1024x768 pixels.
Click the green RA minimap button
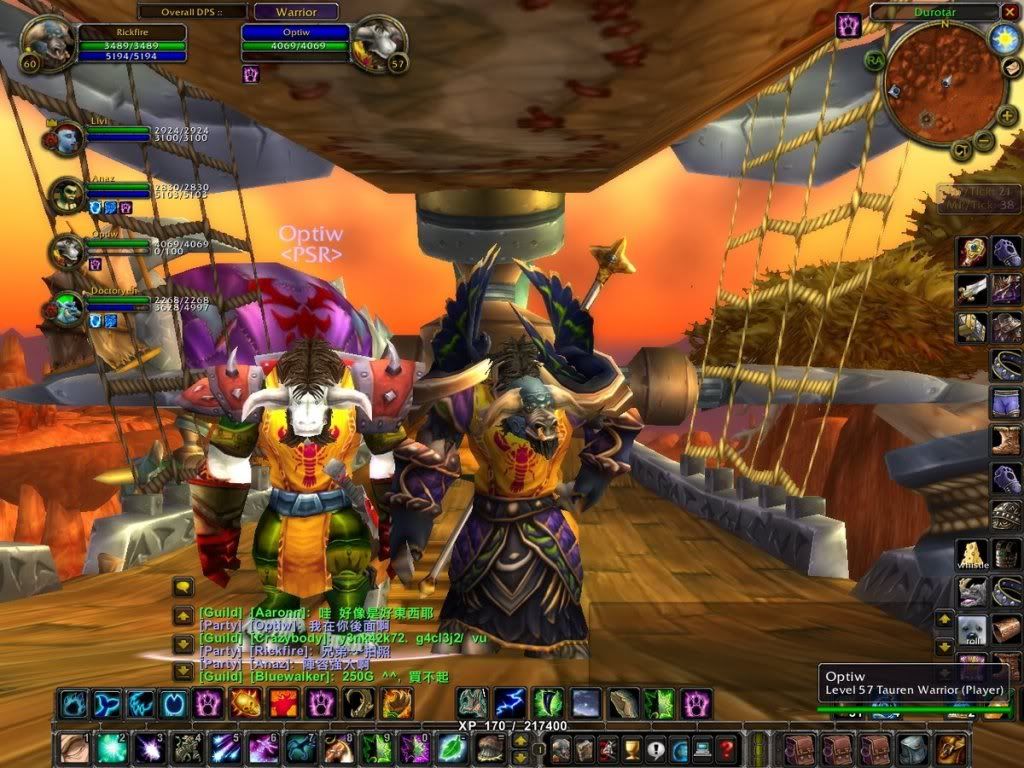[x=876, y=60]
